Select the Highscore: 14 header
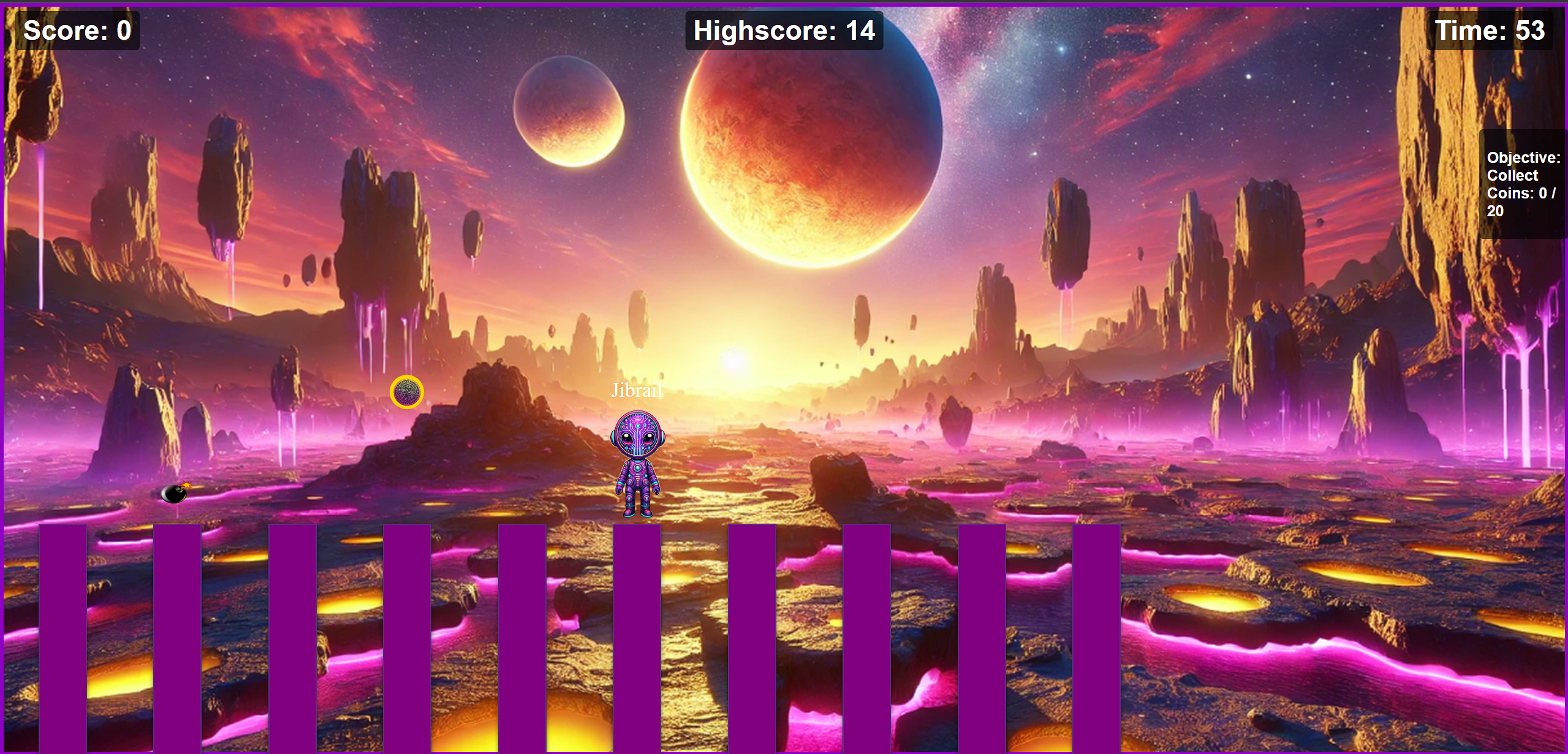The image size is (1568, 754). 783,31
